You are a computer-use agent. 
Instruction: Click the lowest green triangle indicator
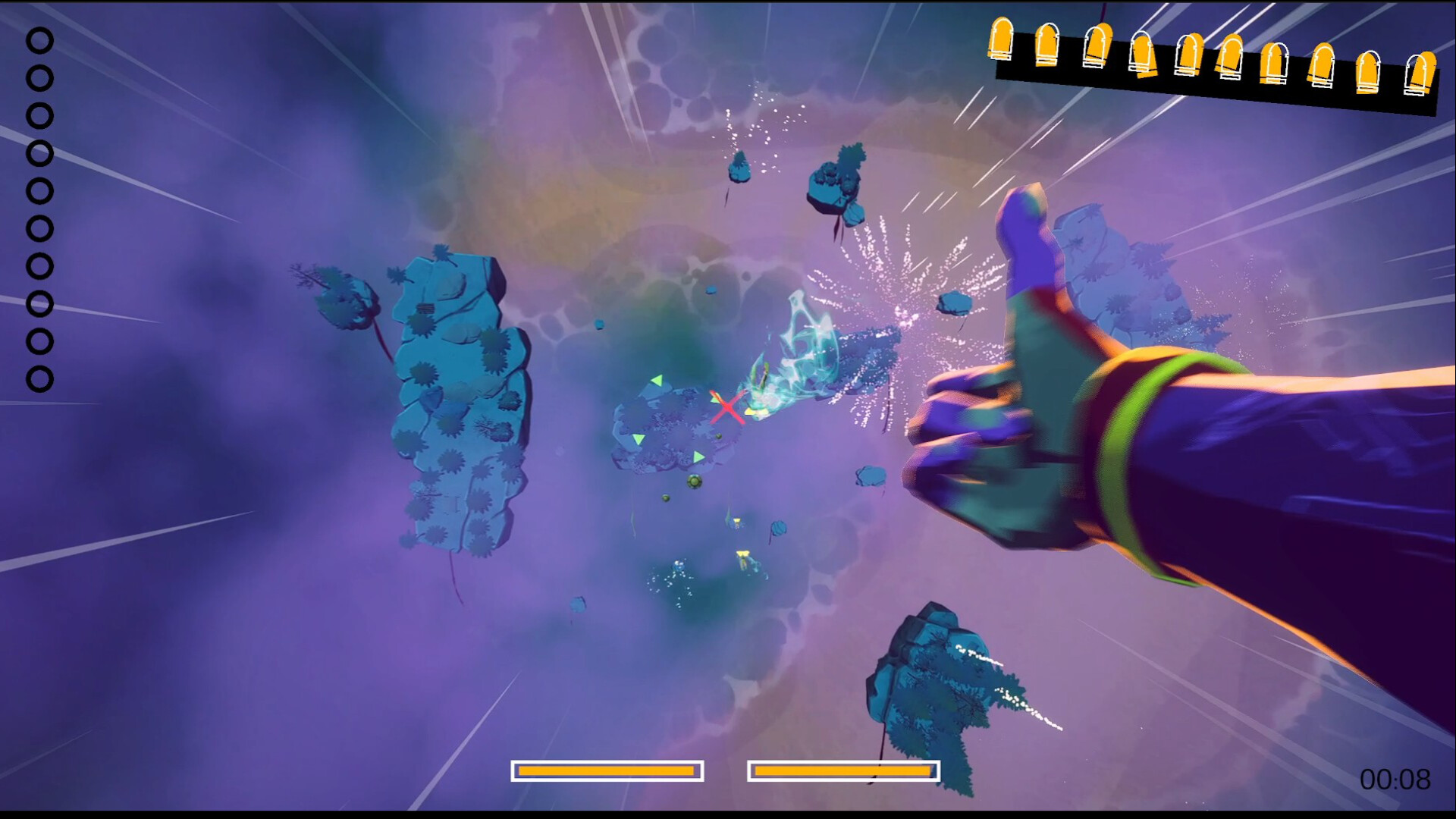[x=698, y=457]
